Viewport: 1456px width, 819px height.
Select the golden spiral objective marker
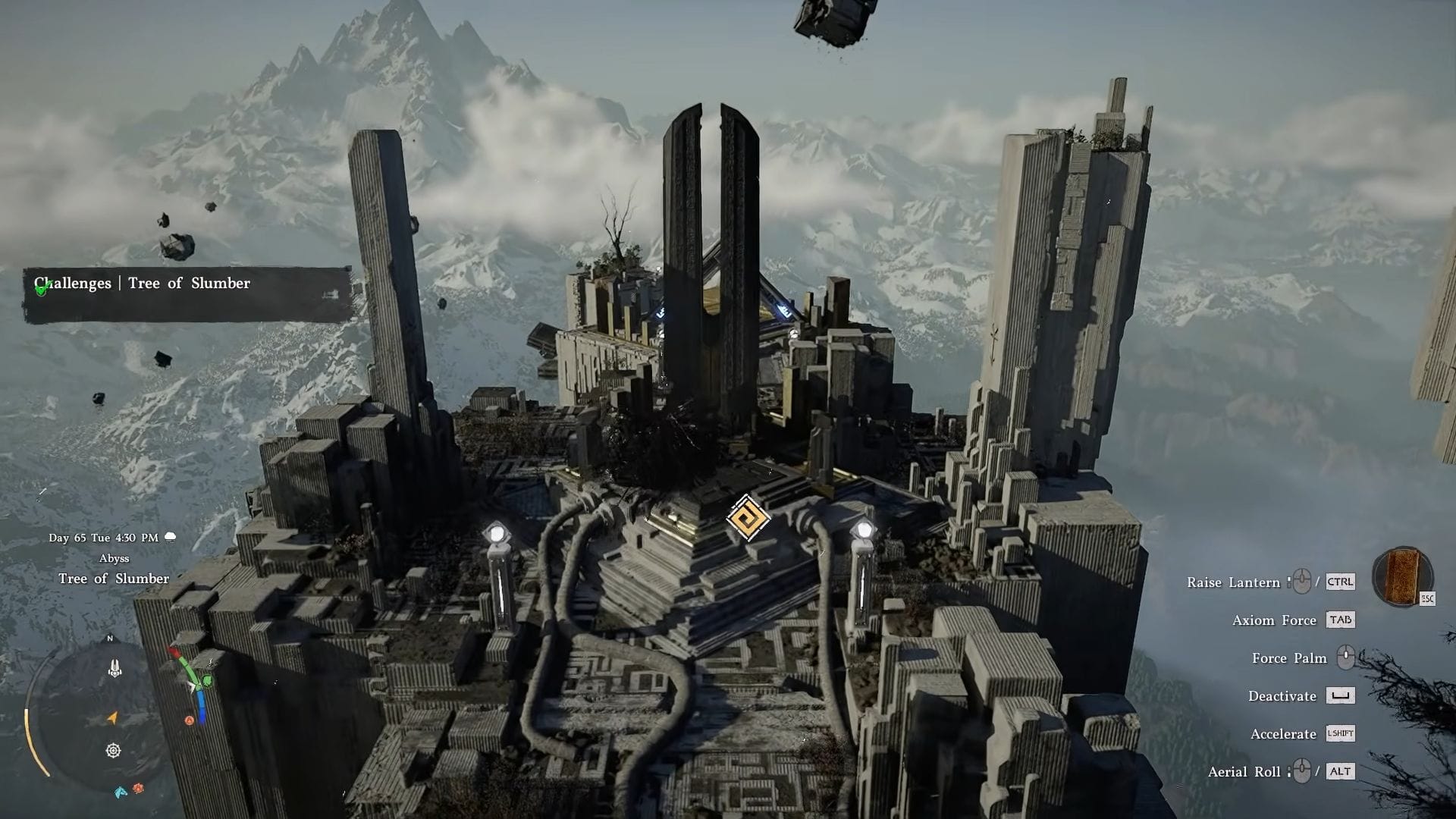pos(748,519)
